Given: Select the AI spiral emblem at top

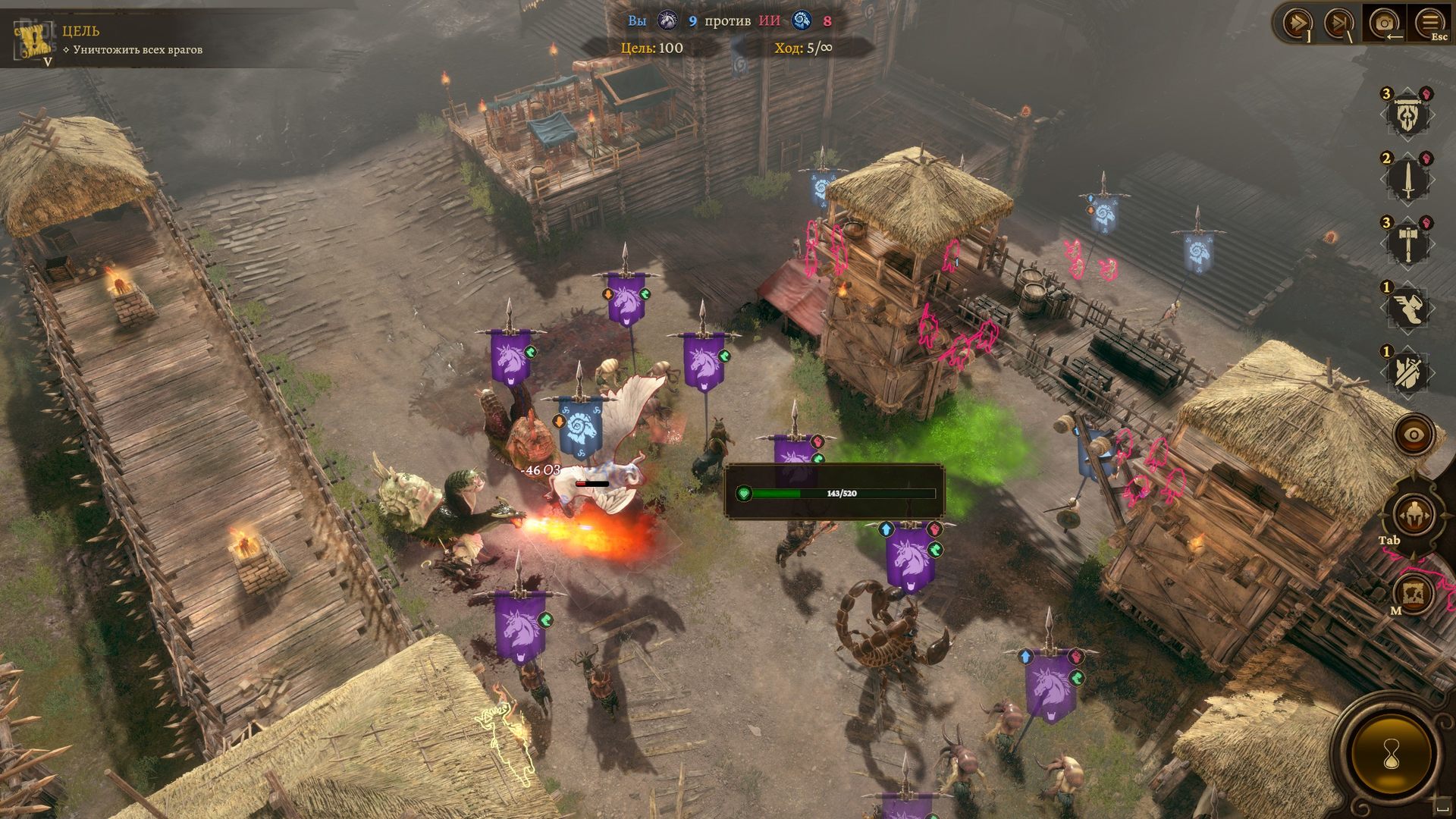Looking at the screenshot, I should [x=802, y=20].
